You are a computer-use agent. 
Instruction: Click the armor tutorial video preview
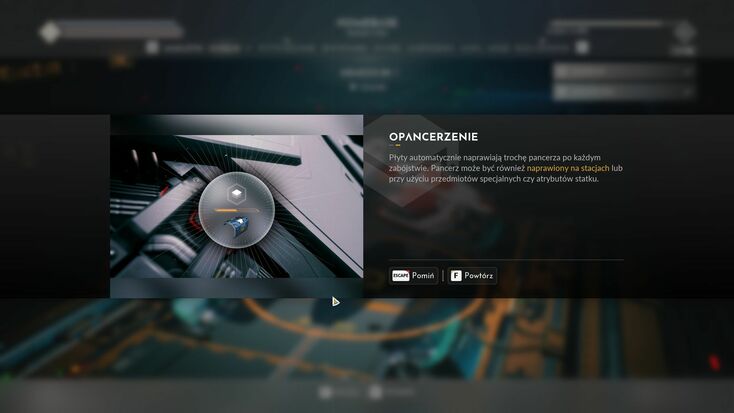point(236,207)
